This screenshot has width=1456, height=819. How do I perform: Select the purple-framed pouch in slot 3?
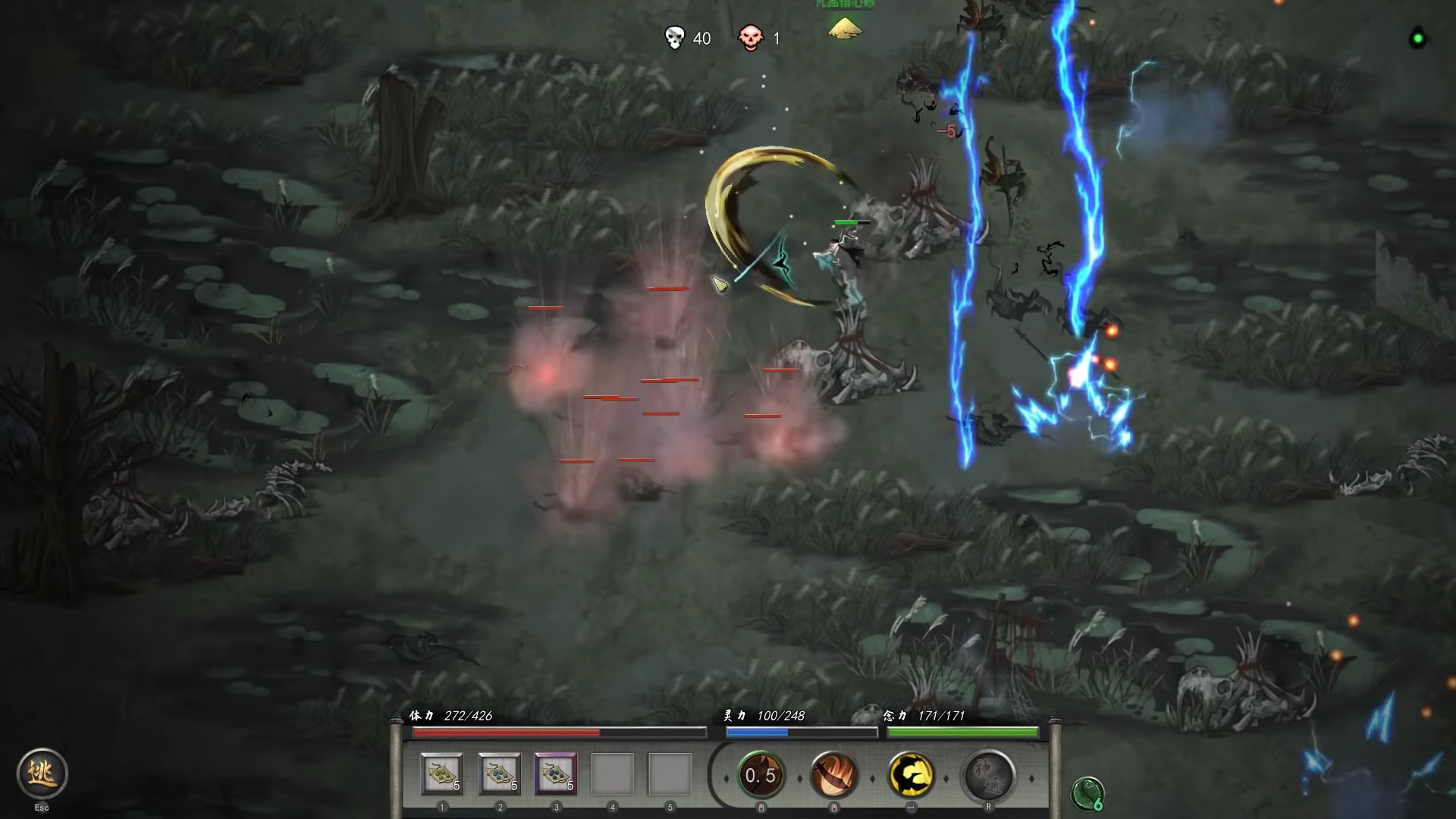557,773
